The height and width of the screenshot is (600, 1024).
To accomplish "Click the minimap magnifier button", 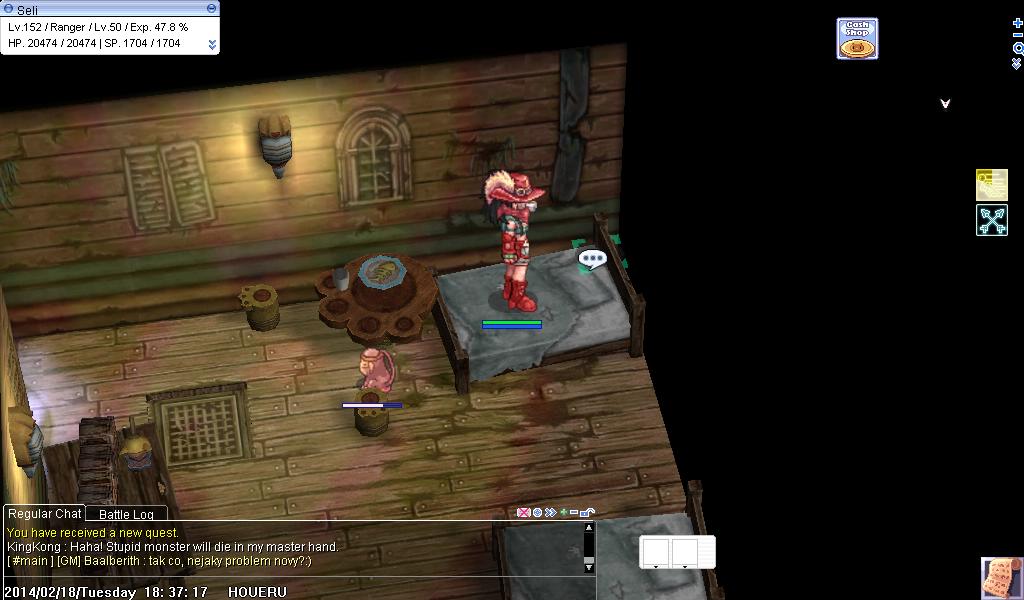I will point(1018,48).
